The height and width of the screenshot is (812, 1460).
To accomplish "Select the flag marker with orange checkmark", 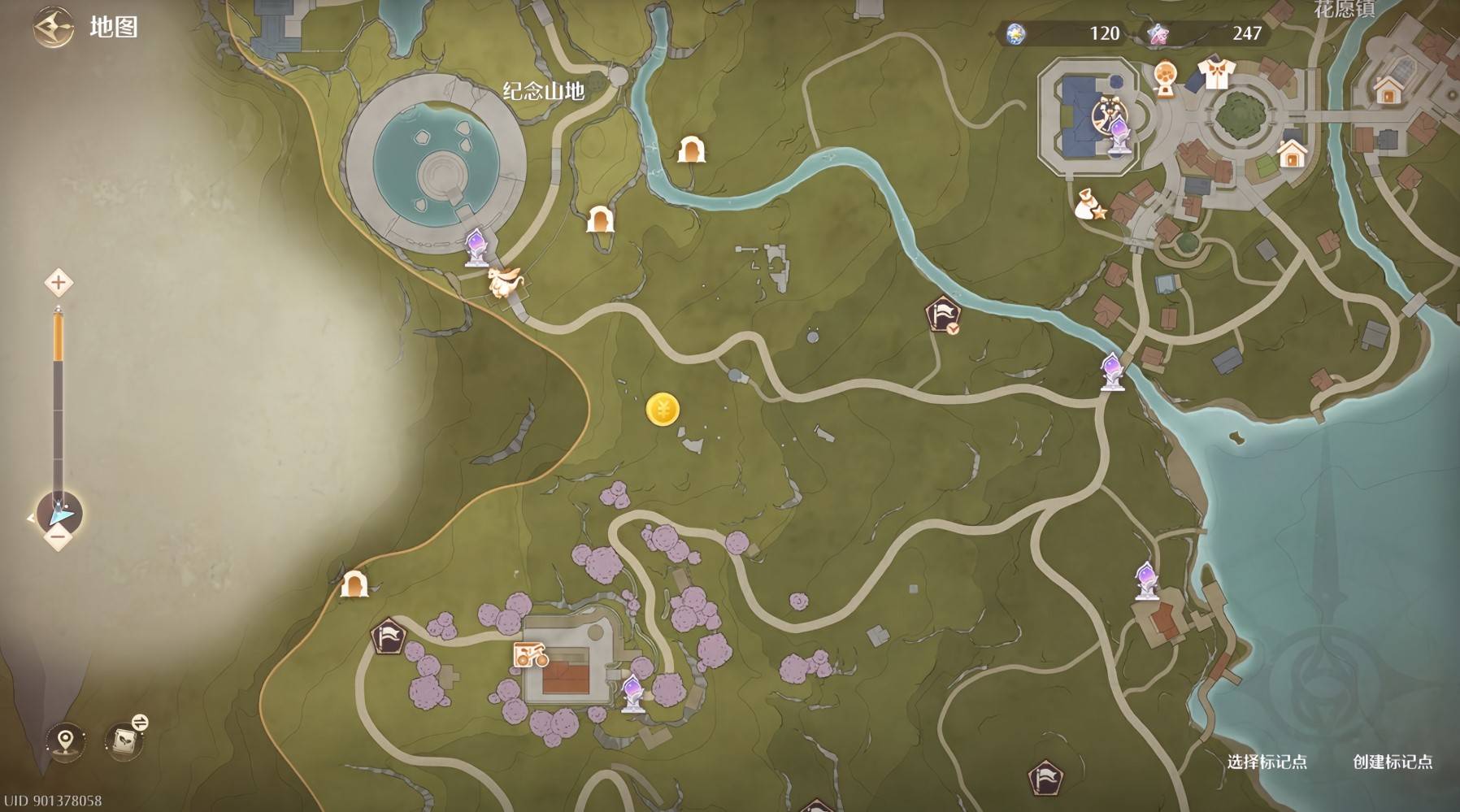I will pyautogui.click(x=943, y=315).
